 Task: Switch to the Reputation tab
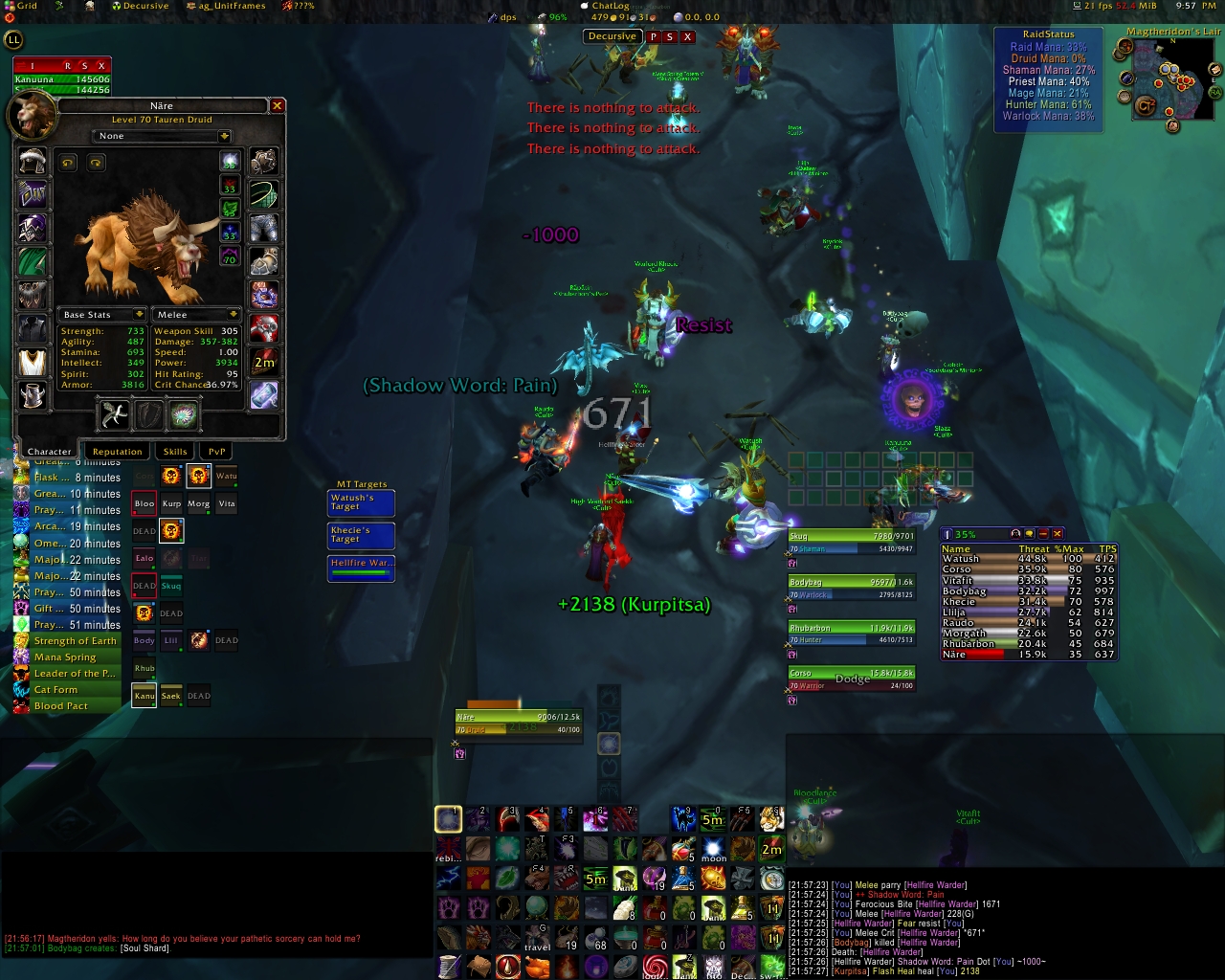coord(117,452)
